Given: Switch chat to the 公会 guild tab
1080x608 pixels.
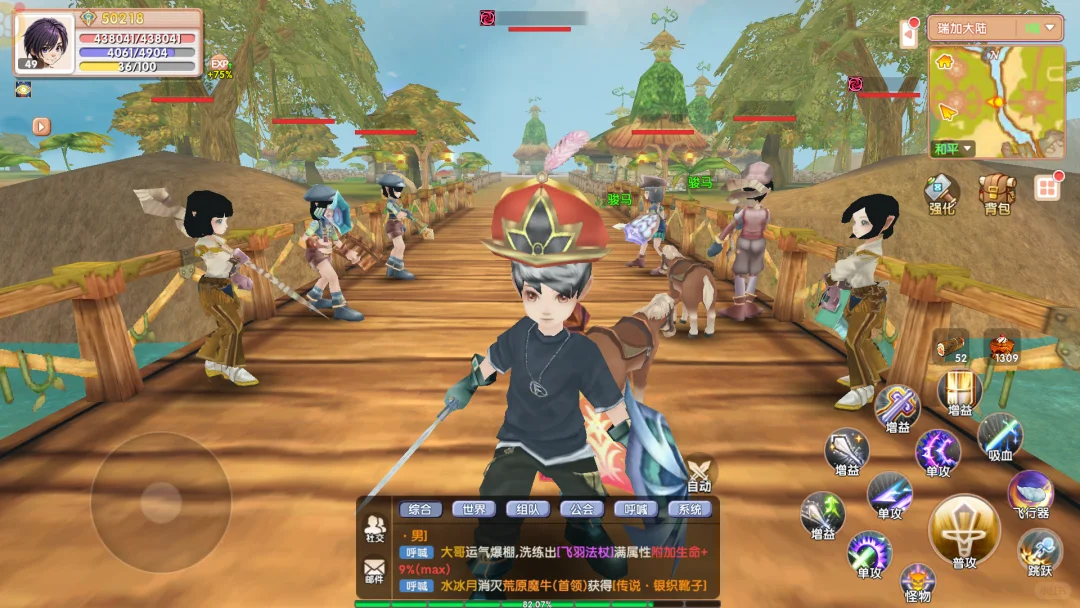Looking at the screenshot, I should pos(582,509).
